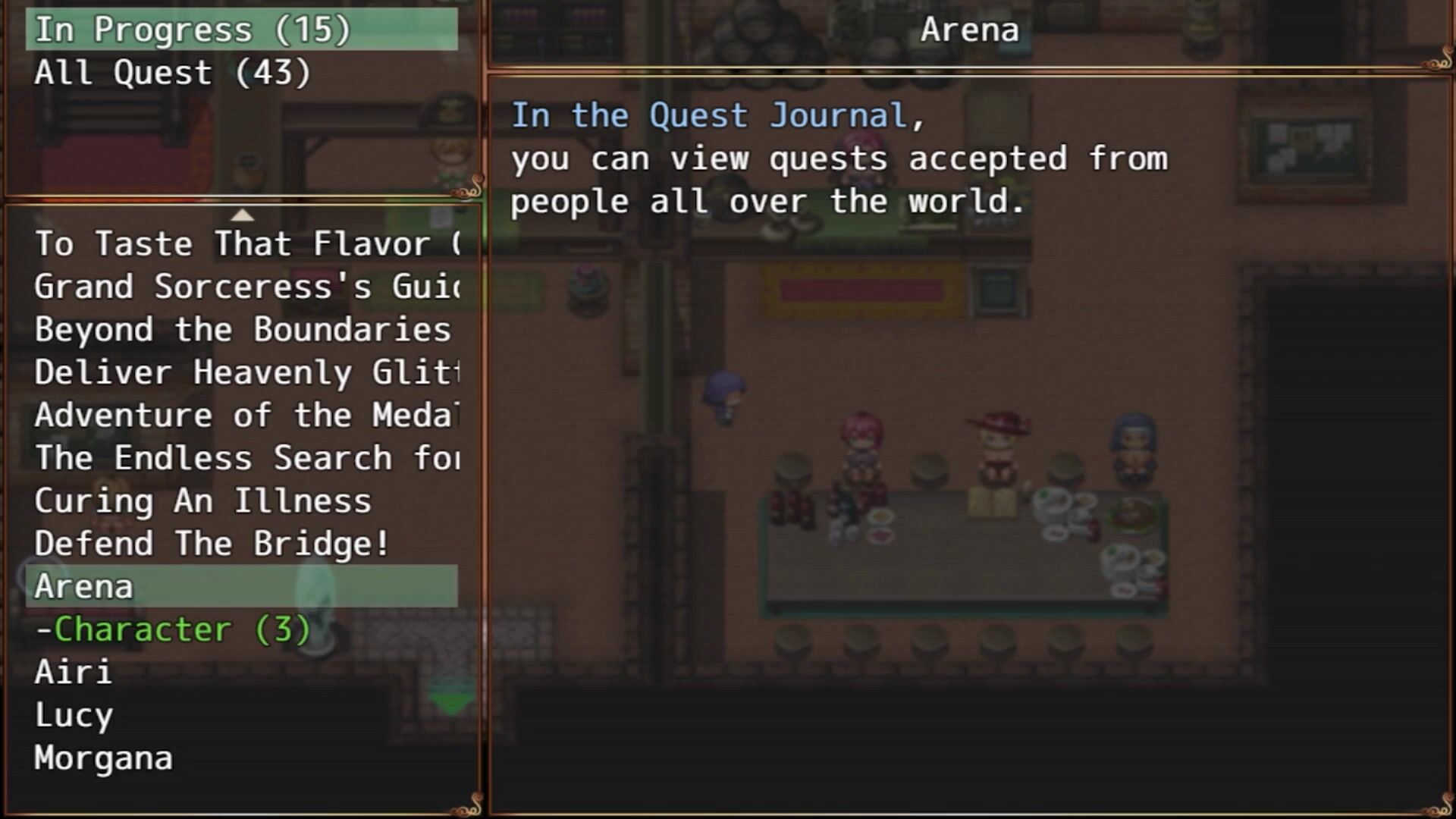Open Airi's character entry
Image resolution: width=1456 pixels, height=819 pixels.
[74, 673]
